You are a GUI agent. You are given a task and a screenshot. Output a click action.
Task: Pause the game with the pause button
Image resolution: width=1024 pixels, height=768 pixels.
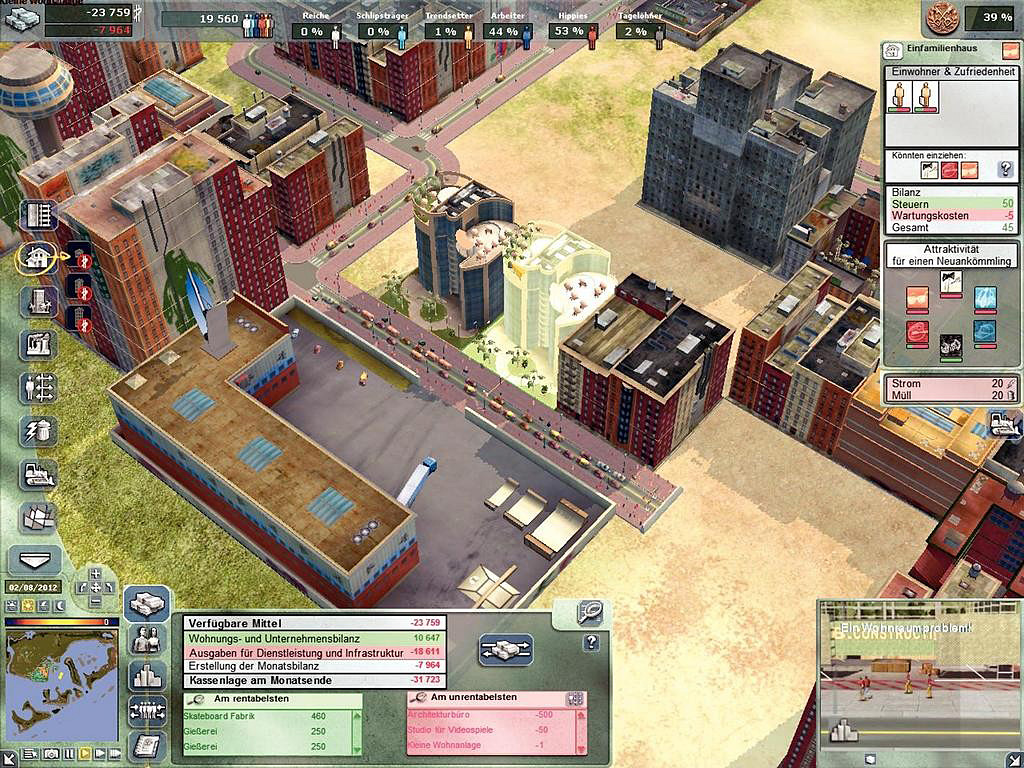pyautogui.click(x=69, y=752)
